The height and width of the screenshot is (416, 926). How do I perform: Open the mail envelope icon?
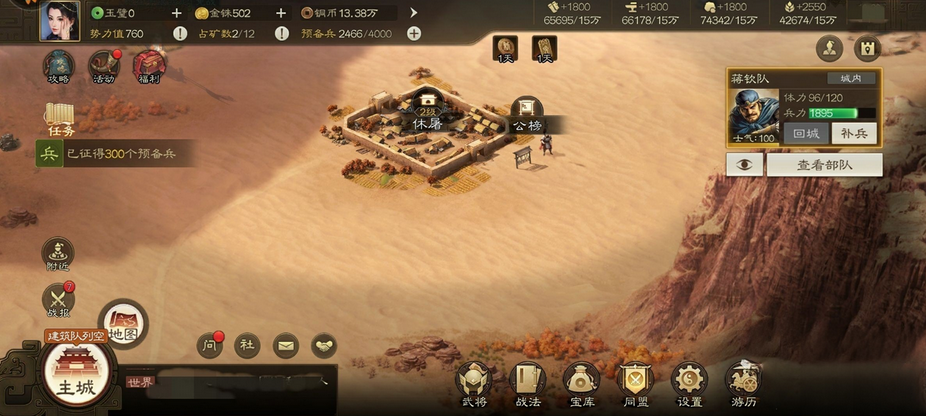pyautogui.click(x=286, y=346)
